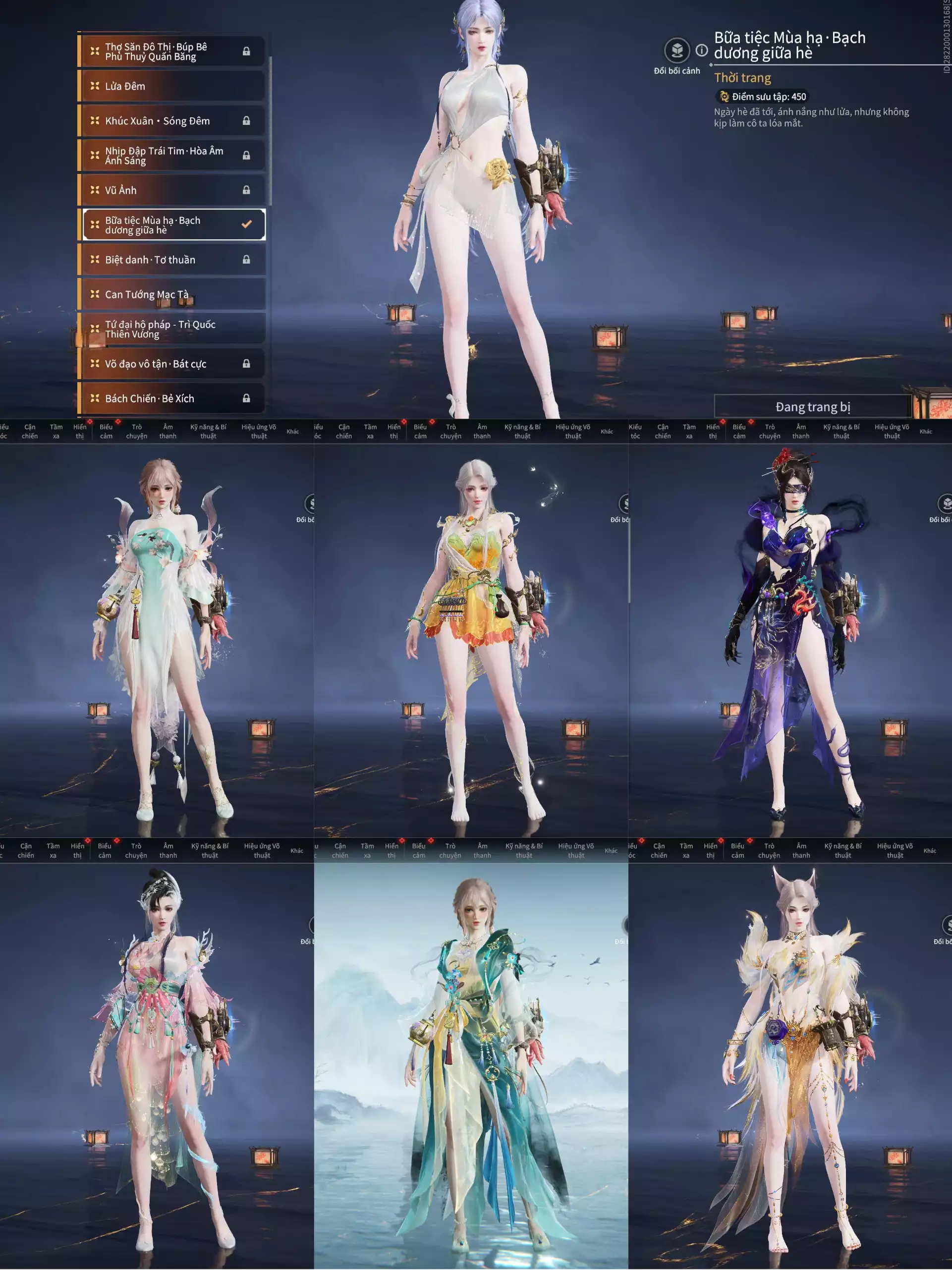
Task: Click the outfit emblem icon beside Lửa Đêm
Action: [95, 86]
